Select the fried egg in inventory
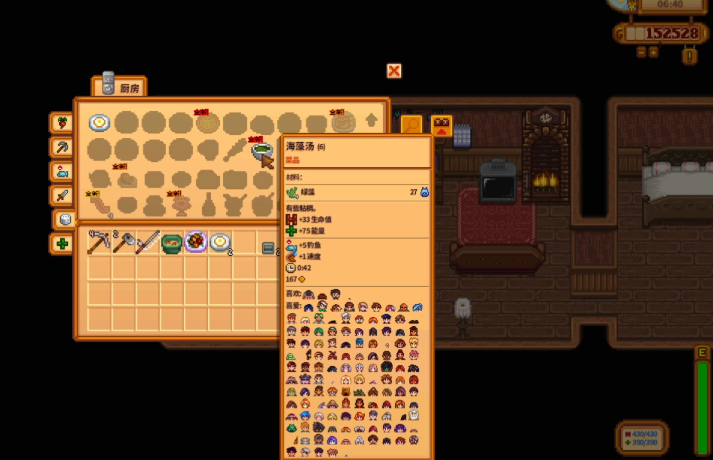This screenshot has height=460, width=713. coord(220,242)
